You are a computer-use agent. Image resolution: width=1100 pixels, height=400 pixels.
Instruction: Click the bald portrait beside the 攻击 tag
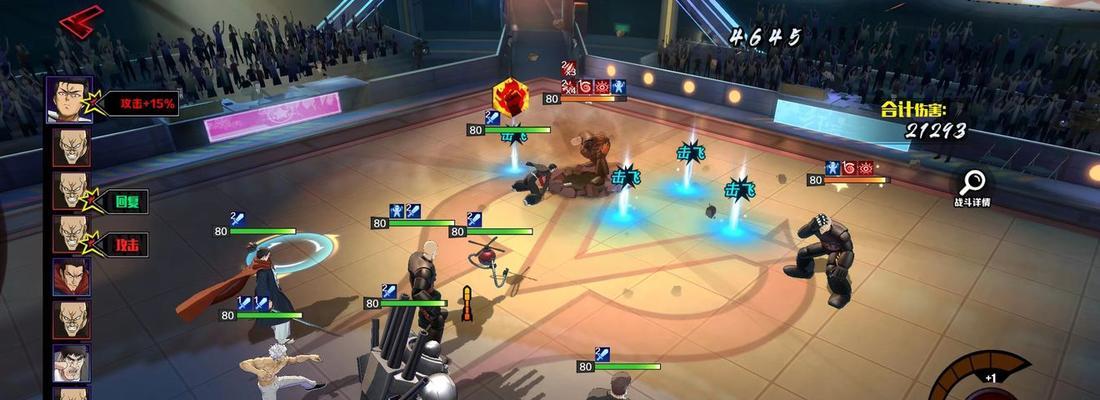(x=71, y=234)
